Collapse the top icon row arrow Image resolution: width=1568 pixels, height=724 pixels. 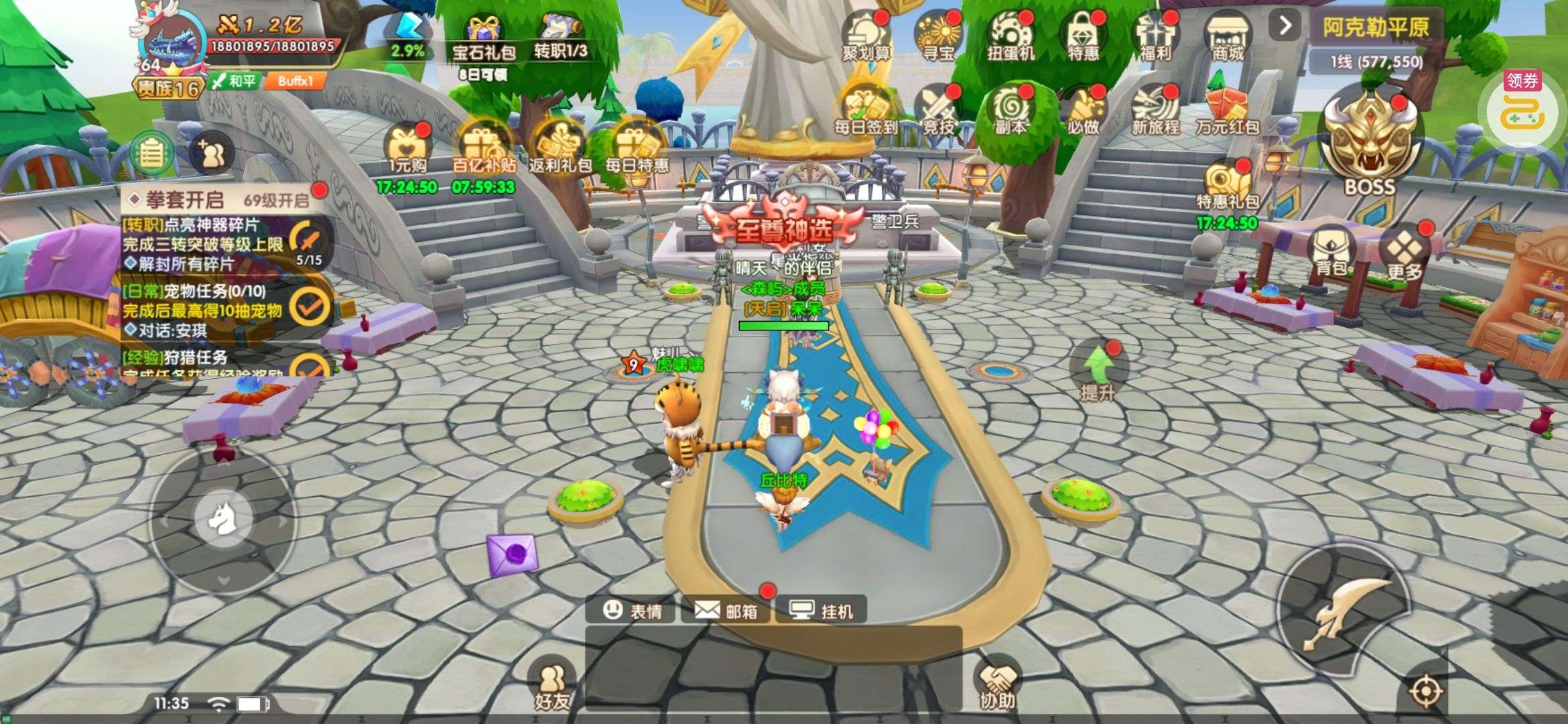[x=1285, y=26]
